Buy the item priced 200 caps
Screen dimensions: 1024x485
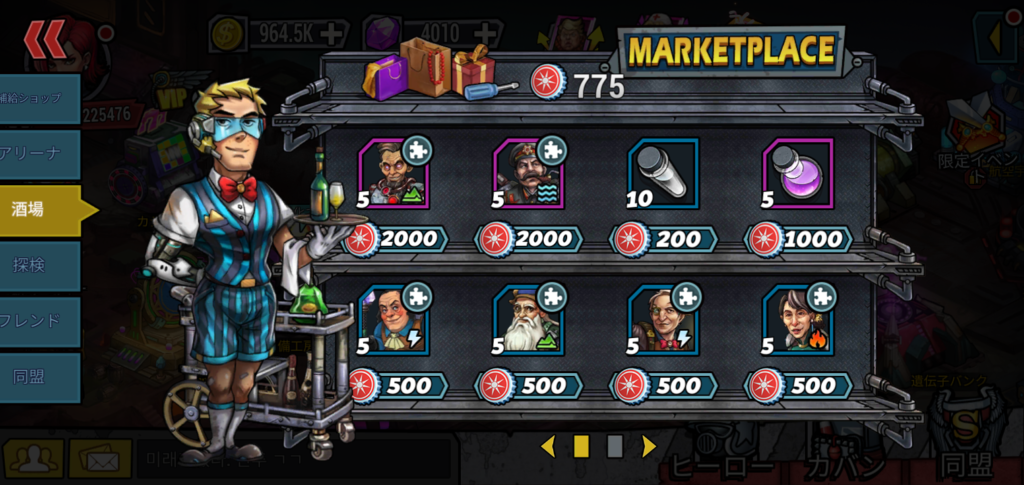point(662,239)
